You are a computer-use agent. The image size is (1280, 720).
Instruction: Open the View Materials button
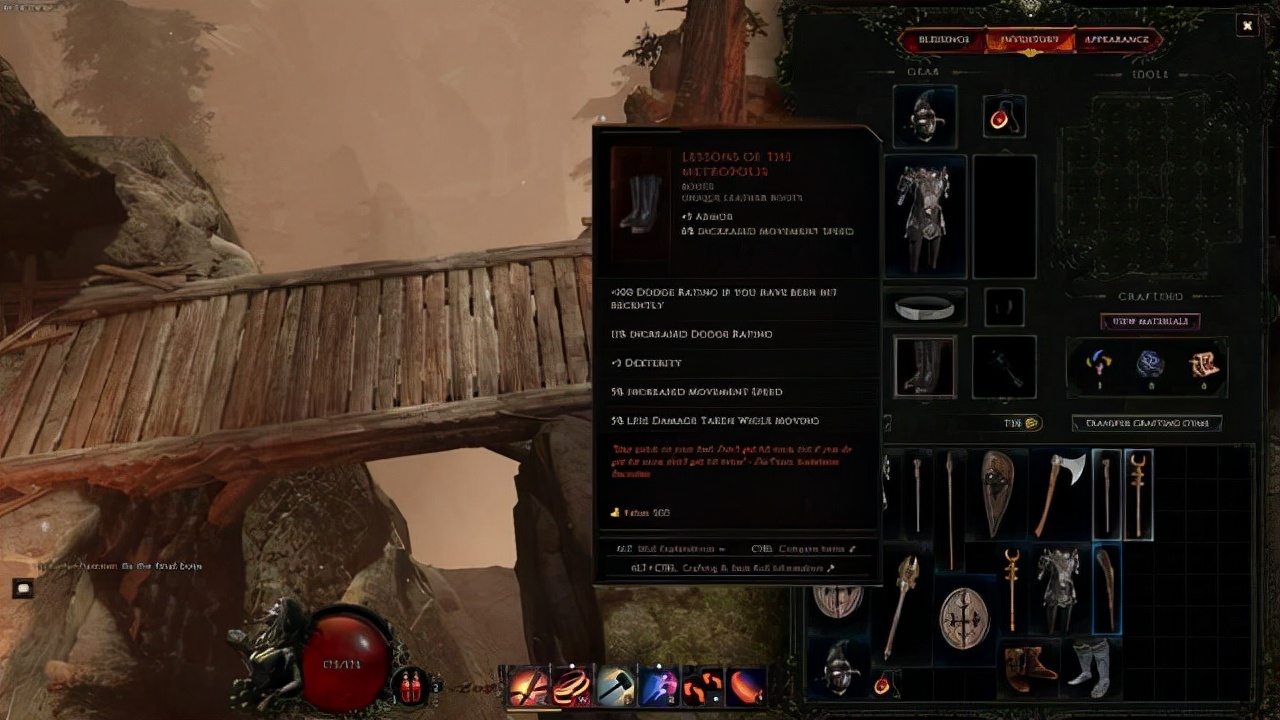[1150, 322]
